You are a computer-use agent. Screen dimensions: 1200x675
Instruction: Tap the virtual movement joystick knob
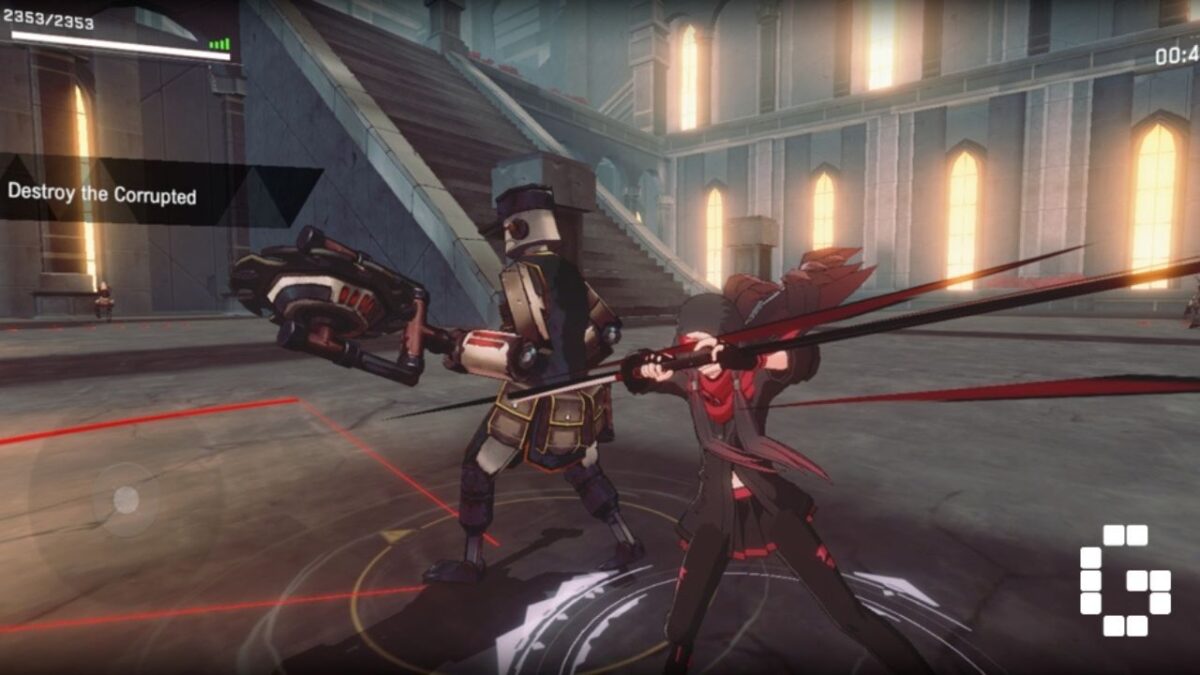125,499
